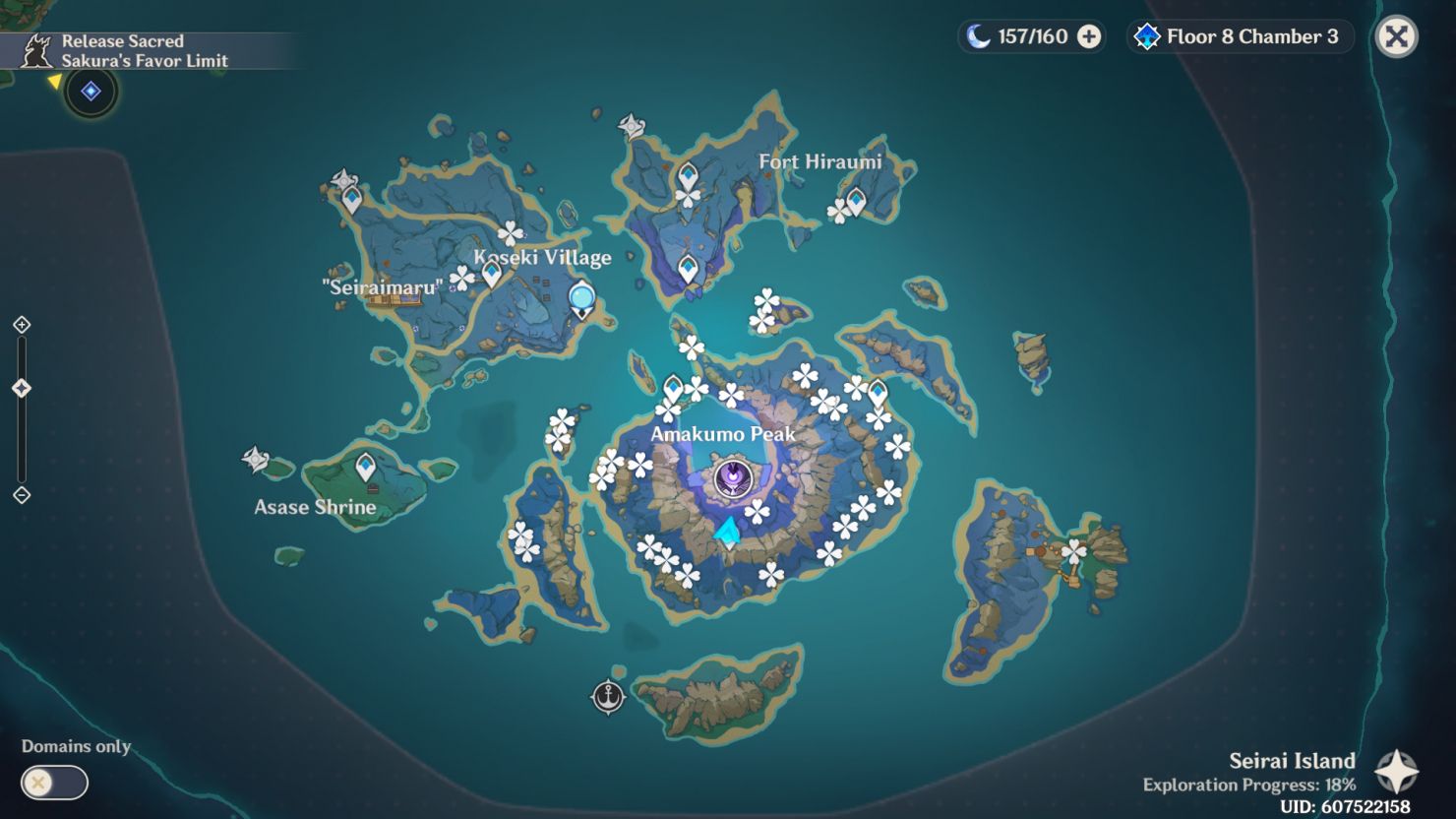Click the zoom-in magnifier icon on the left
This screenshot has height=819, width=1456.
(22, 322)
